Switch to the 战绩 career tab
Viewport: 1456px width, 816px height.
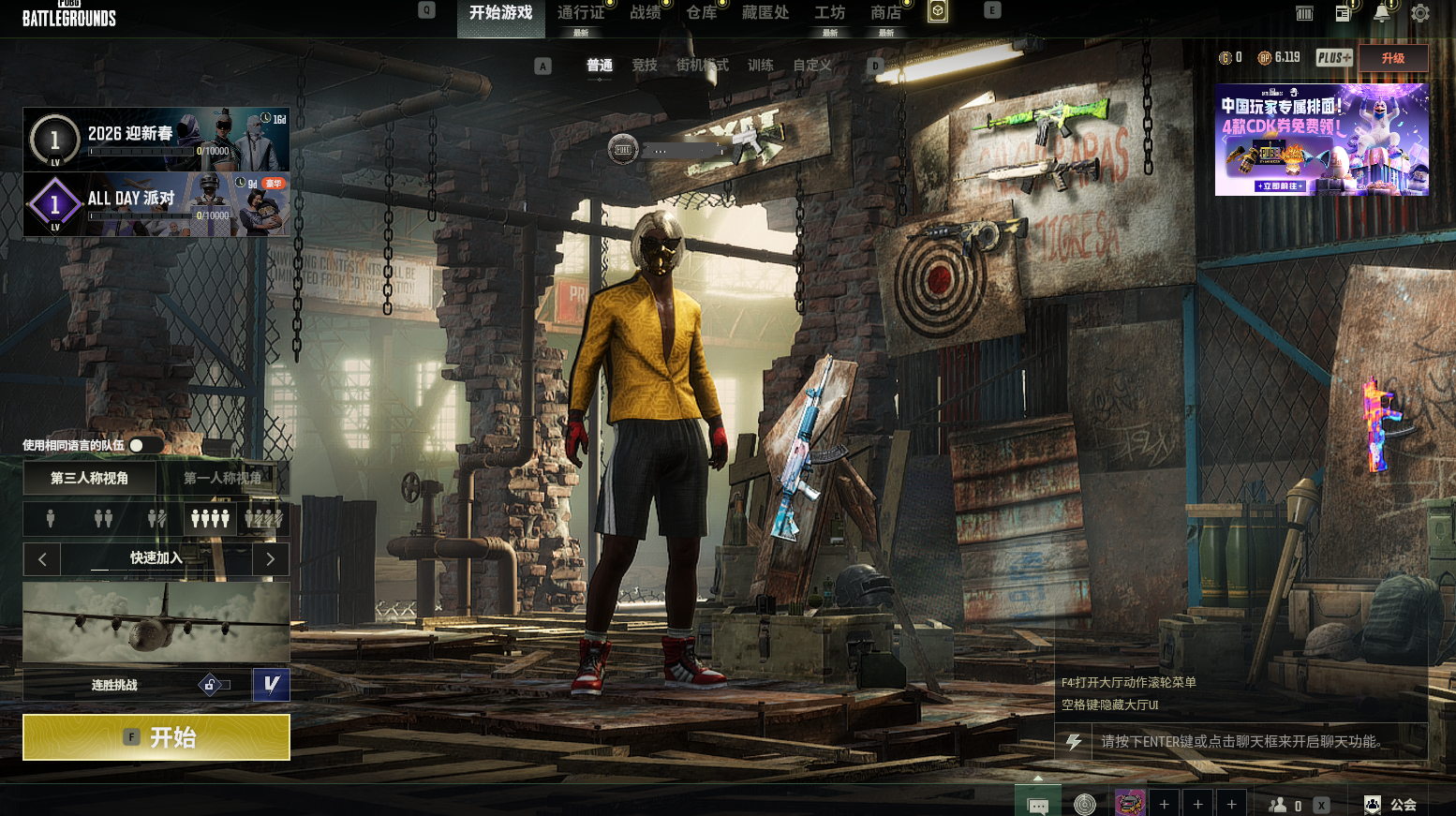point(645,13)
